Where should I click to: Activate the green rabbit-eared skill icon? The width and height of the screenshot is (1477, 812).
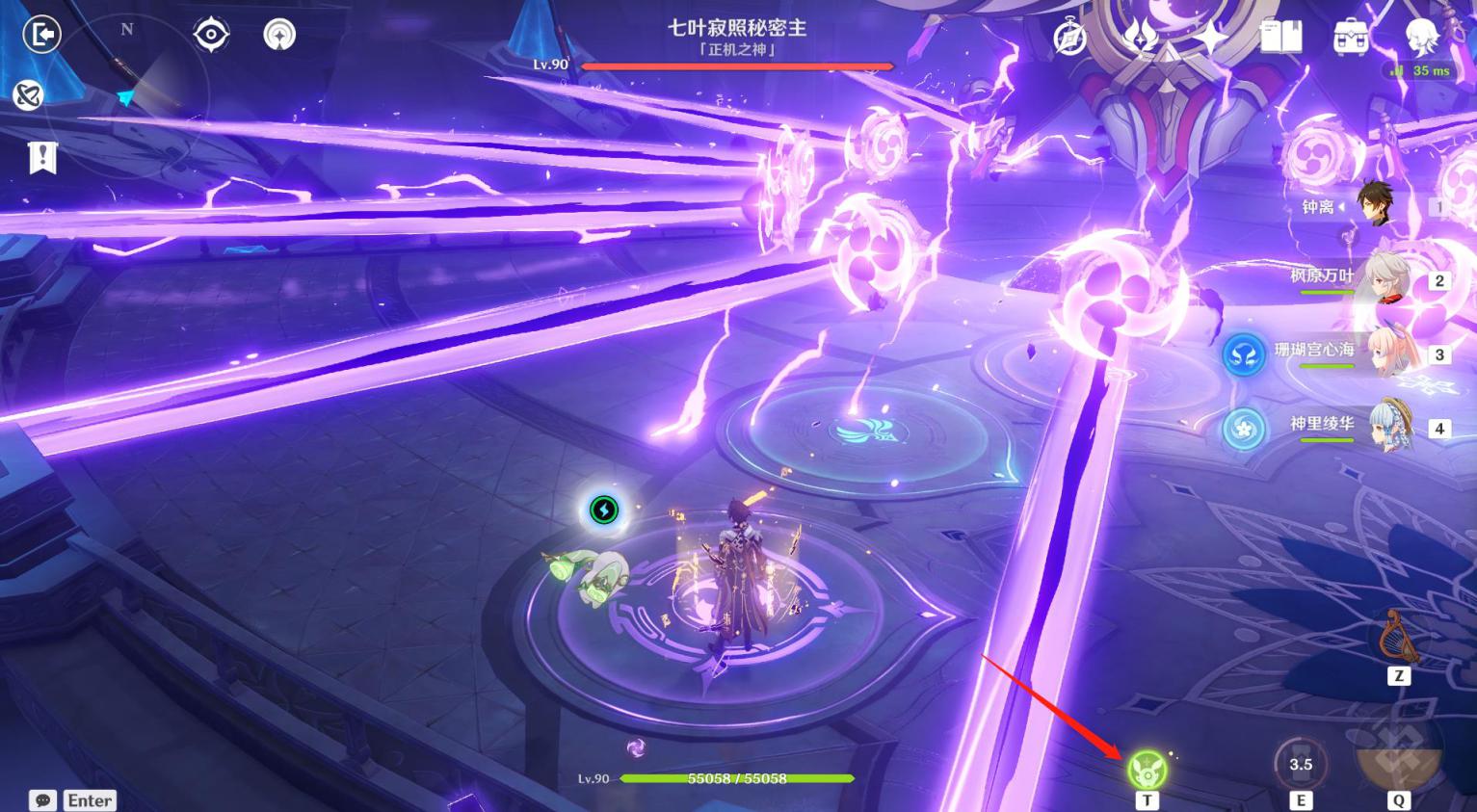coord(1147,770)
